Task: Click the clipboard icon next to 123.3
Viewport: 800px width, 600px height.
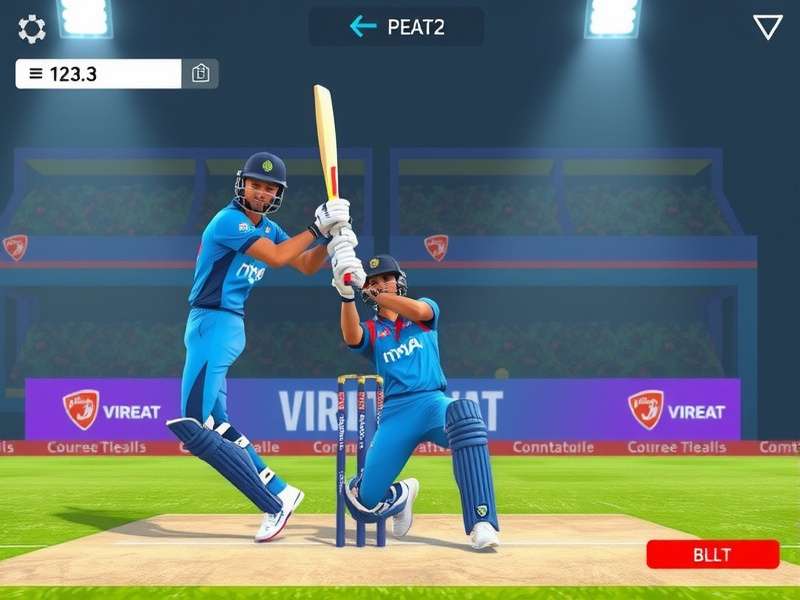Action: pos(200,73)
